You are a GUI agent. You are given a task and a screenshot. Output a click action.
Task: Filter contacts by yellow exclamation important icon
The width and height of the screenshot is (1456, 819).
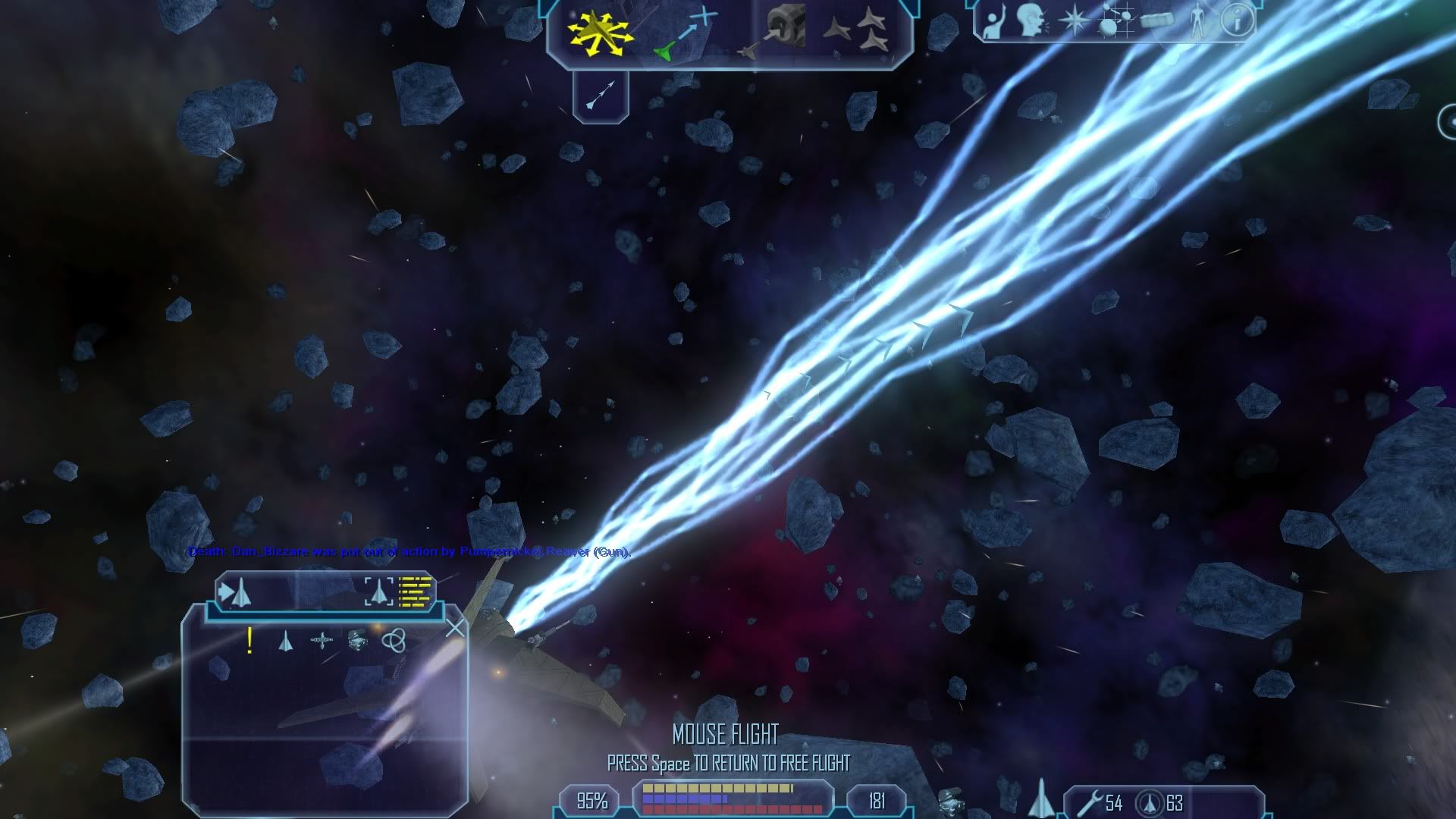[249, 641]
